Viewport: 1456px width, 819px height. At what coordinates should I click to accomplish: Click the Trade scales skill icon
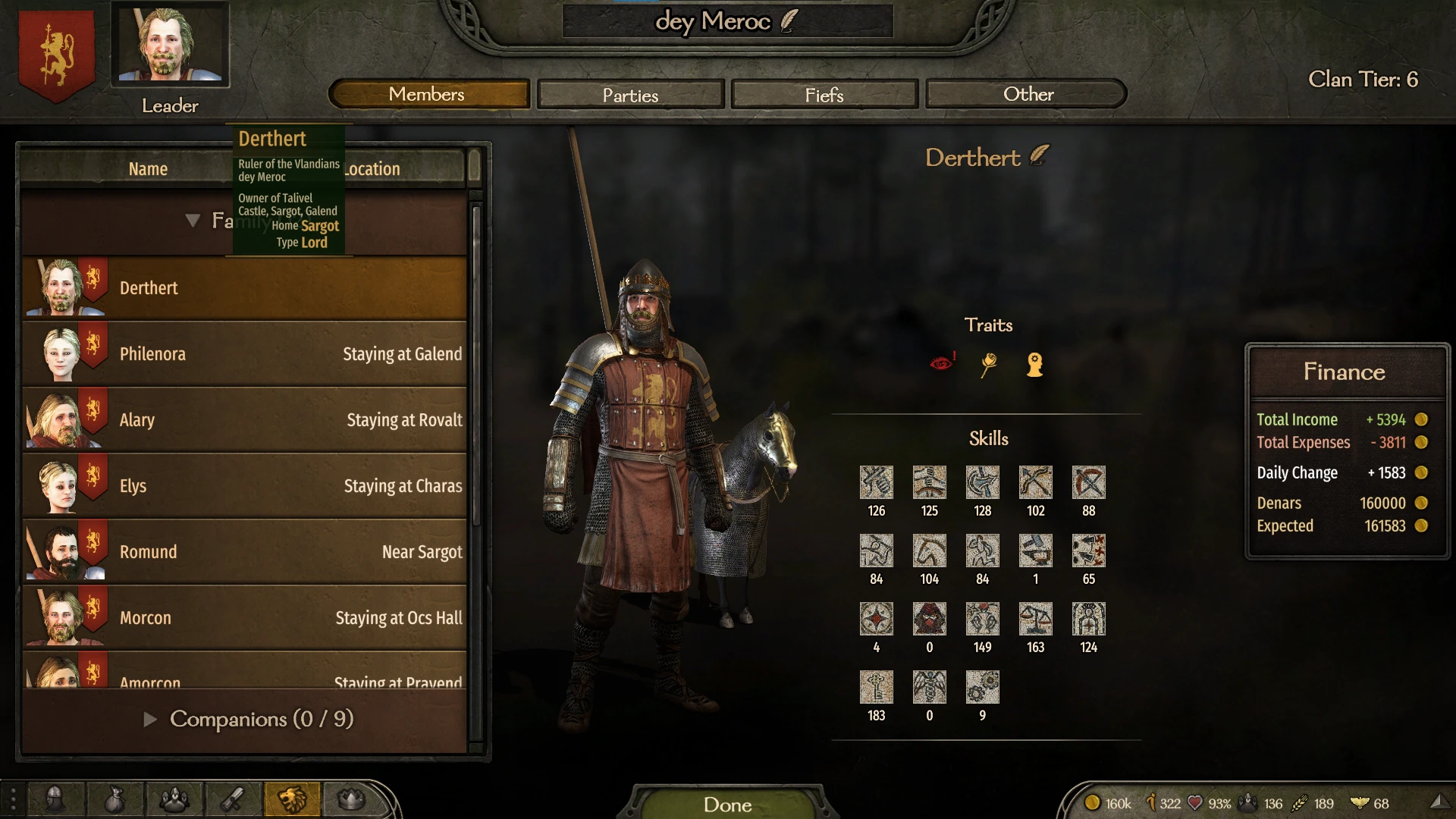1035,620
